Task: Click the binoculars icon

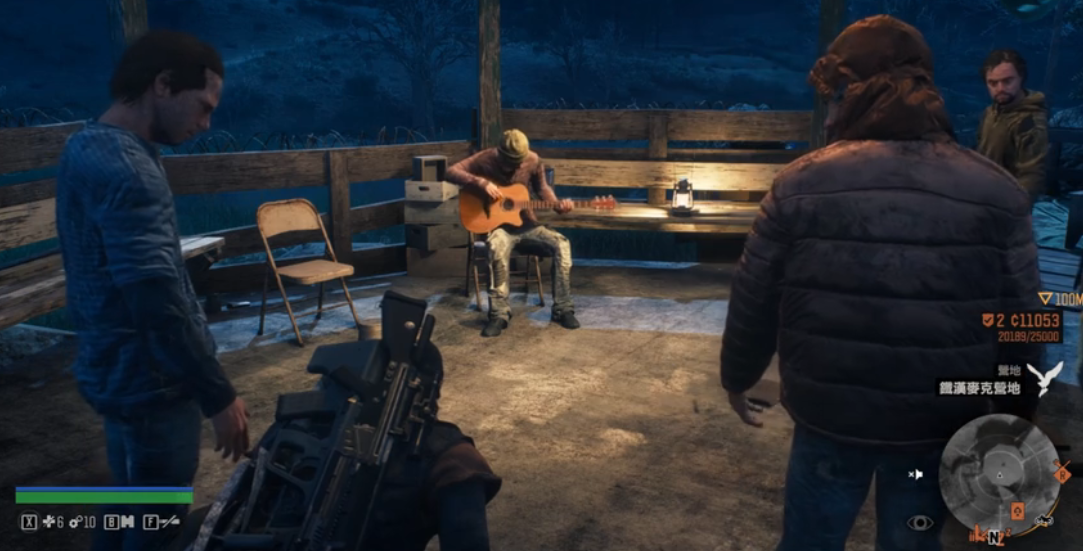Action: [128, 522]
